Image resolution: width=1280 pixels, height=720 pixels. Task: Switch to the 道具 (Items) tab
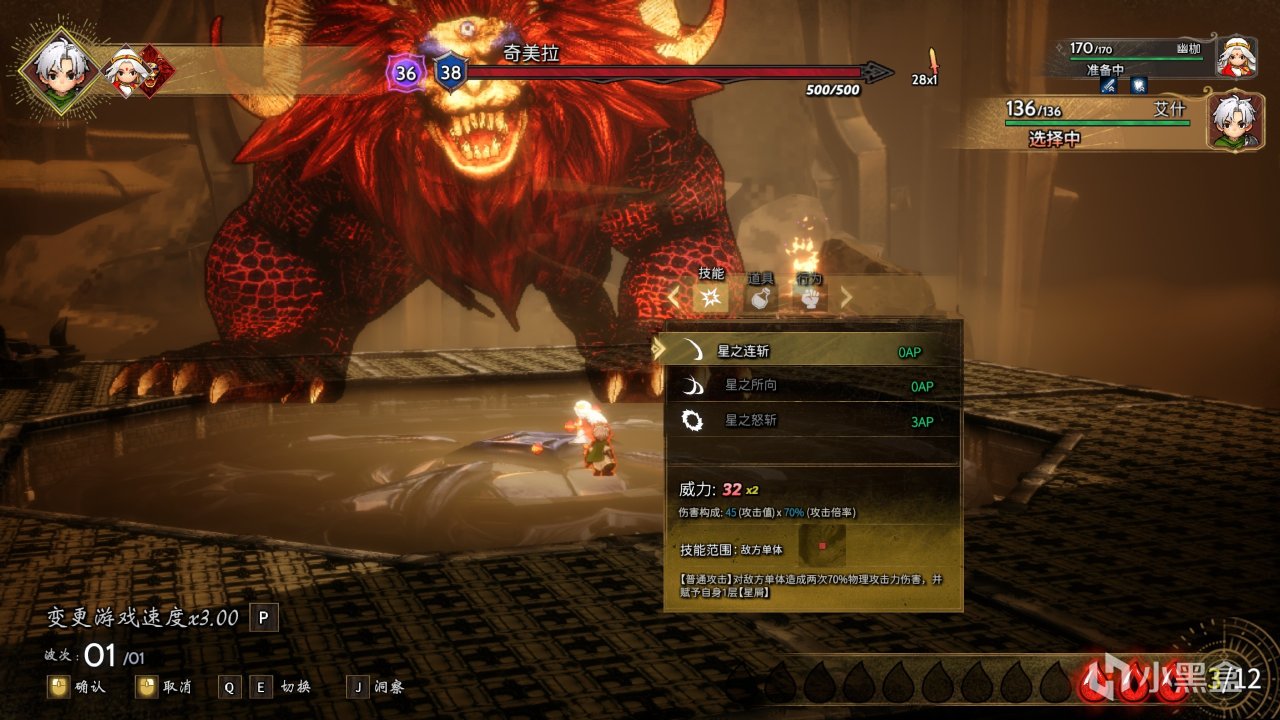point(762,296)
